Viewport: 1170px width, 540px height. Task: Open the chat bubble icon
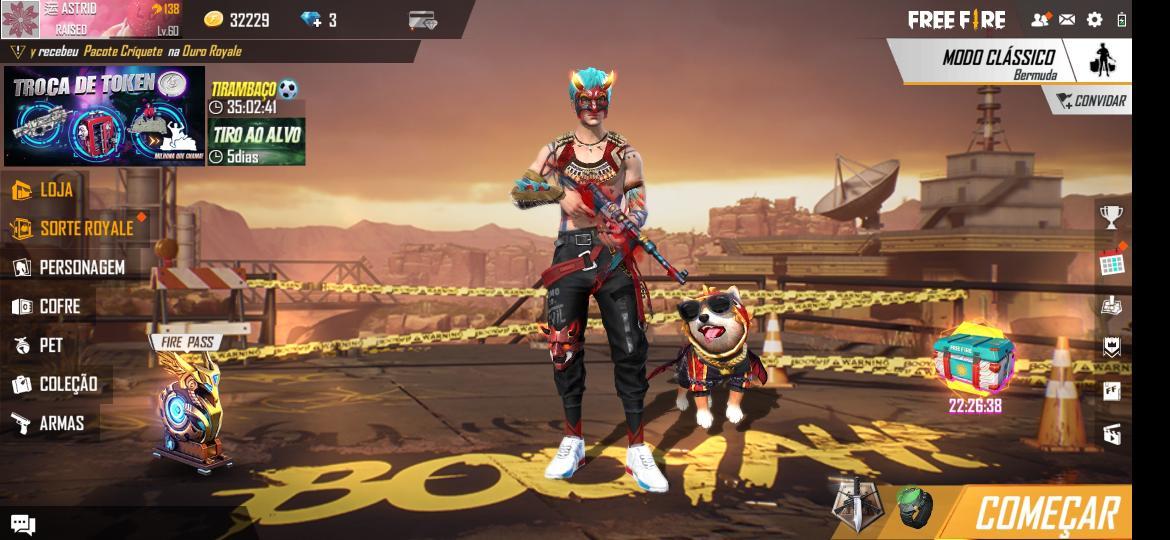(23, 524)
